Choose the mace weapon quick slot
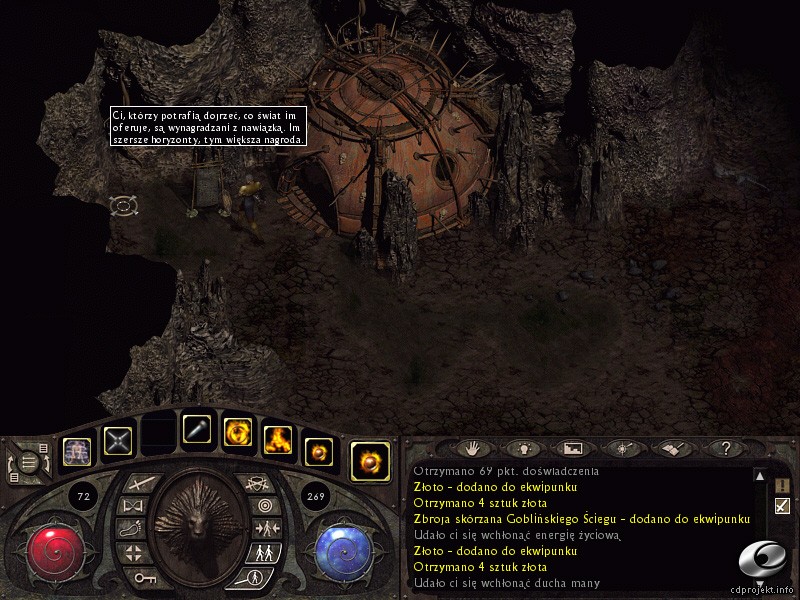Viewport: 800px width, 600px height. pyautogui.click(x=197, y=431)
